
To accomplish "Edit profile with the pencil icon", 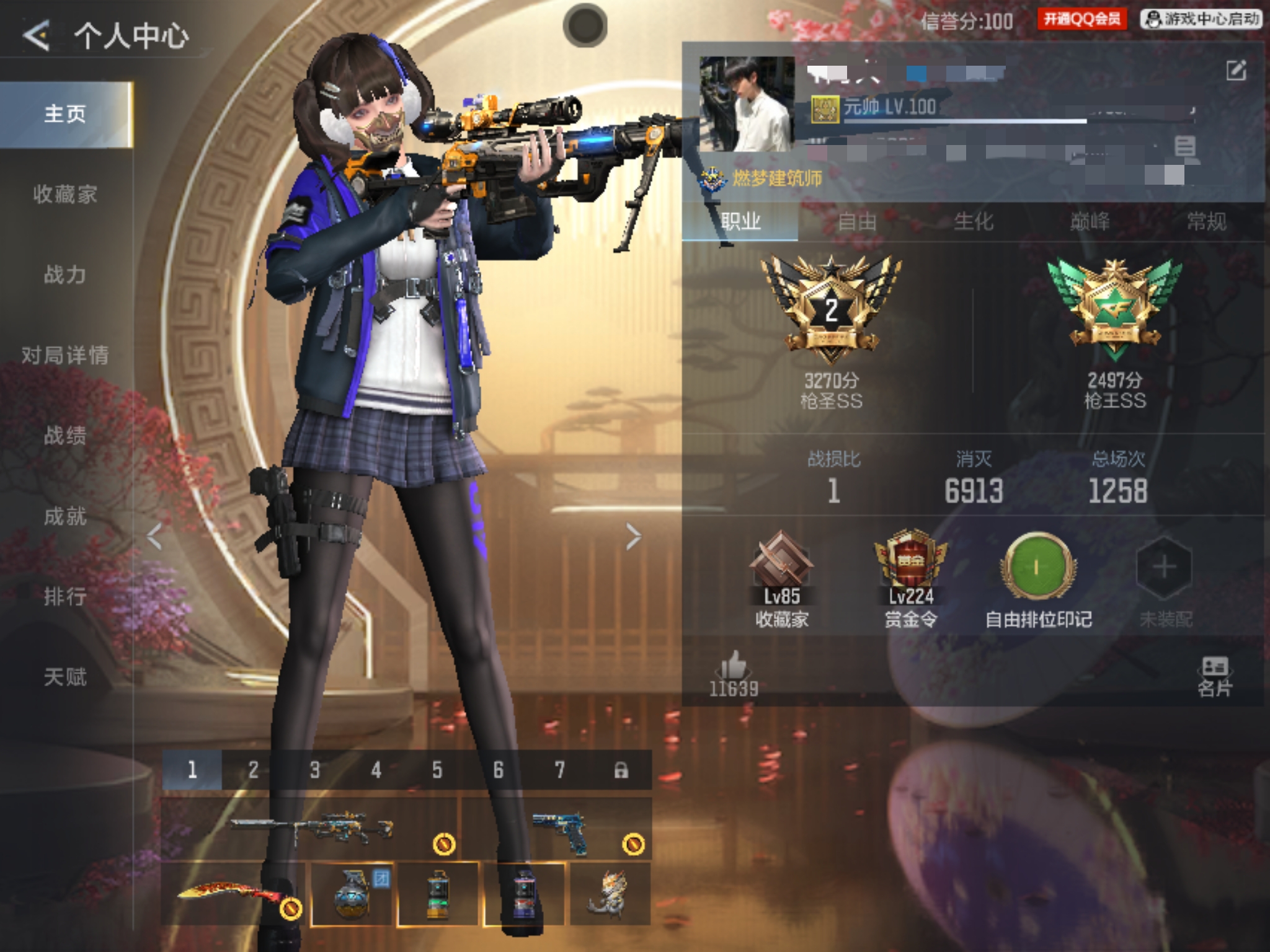I will point(1236,71).
